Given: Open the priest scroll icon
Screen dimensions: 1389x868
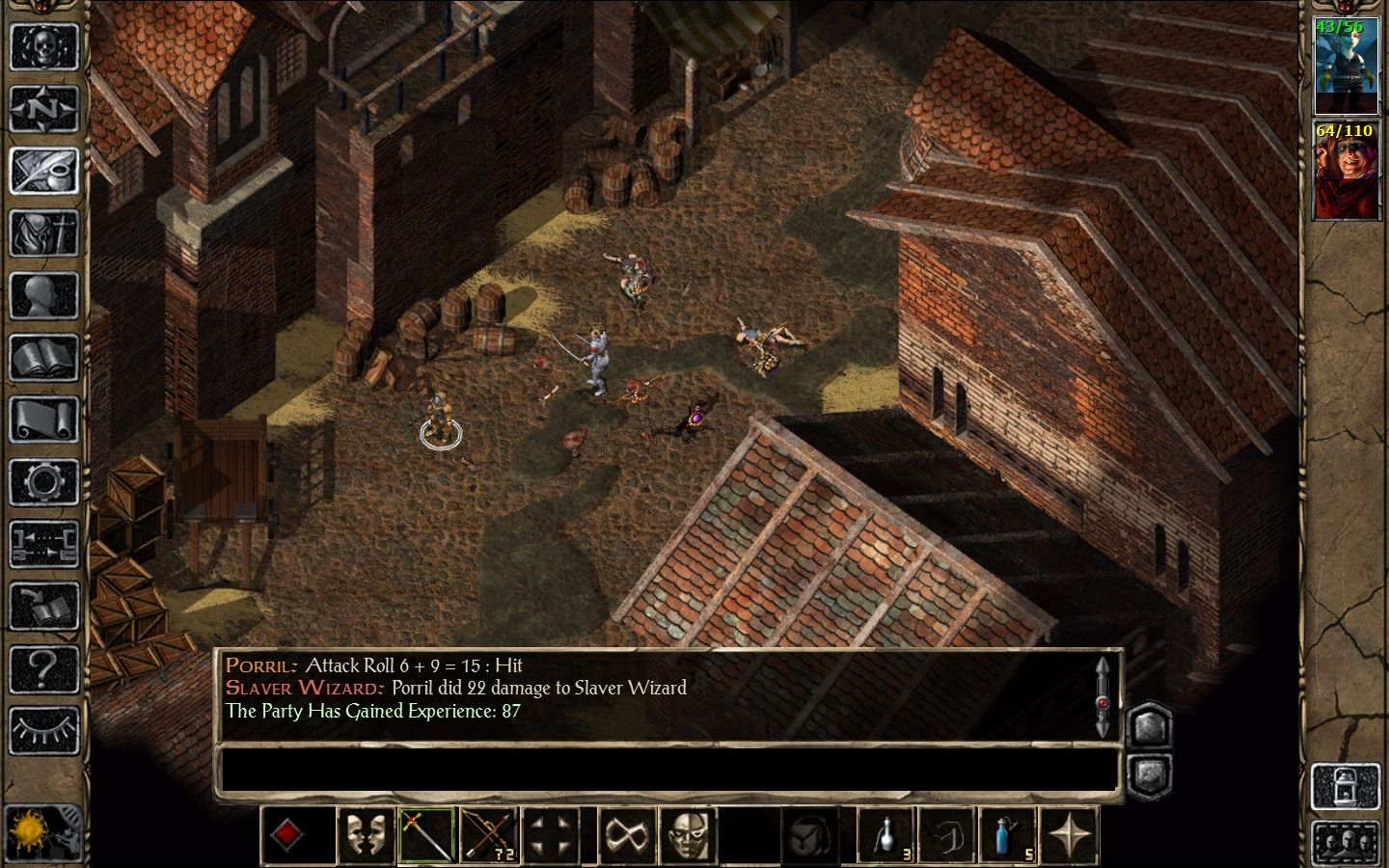Looking at the screenshot, I should pyautogui.click(x=43, y=420).
